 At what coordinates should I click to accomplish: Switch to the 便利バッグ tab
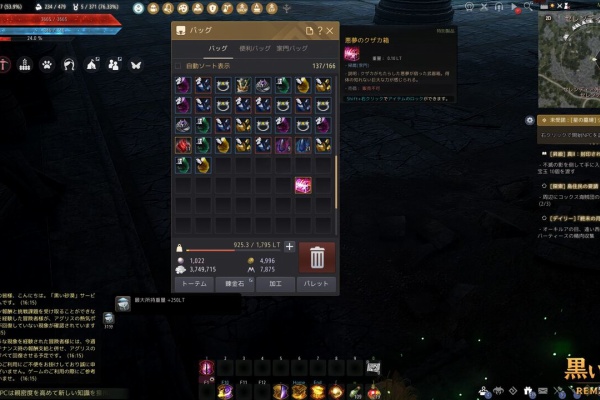tap(253, 48)
